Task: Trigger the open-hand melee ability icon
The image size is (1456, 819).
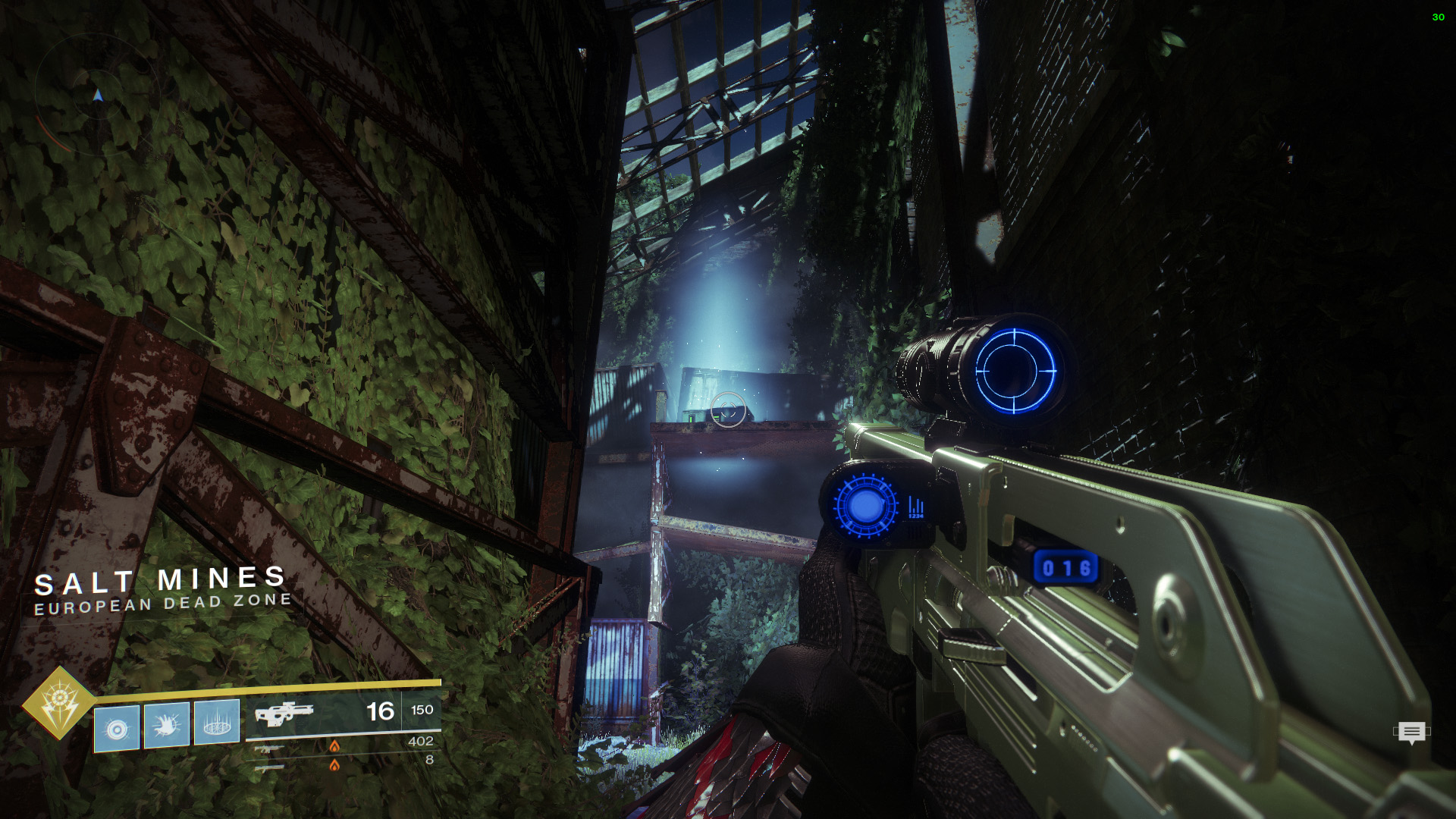Action: tap(167, 726)
